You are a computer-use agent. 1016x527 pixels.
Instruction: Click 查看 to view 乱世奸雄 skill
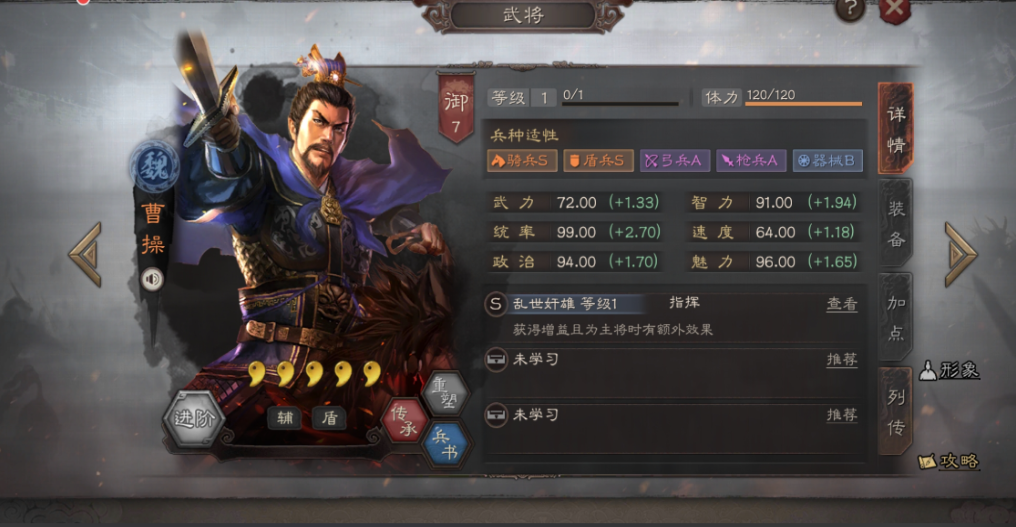841,304
